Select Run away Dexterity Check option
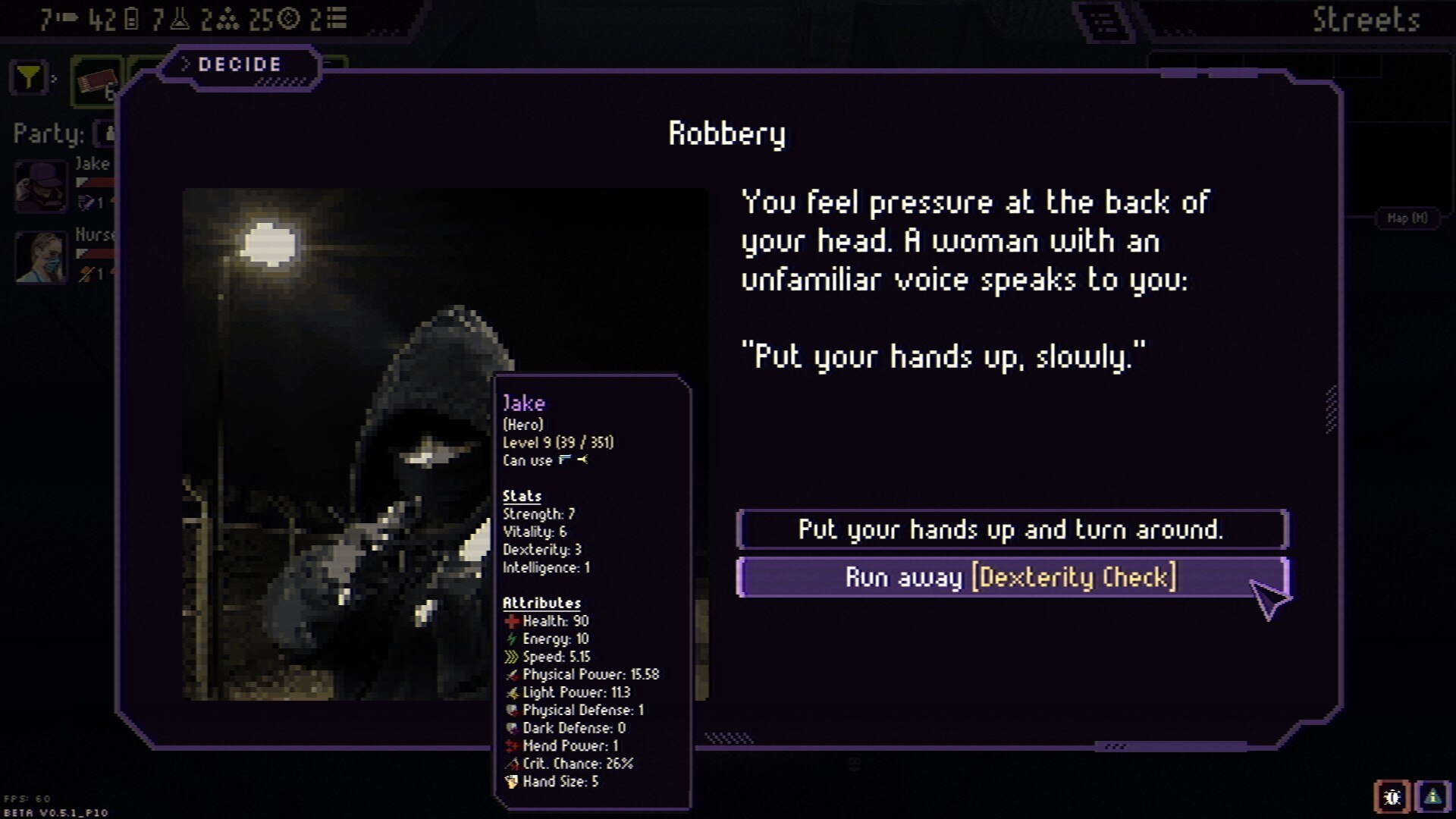This screenshot has width=1456, height=819. 1012,578
